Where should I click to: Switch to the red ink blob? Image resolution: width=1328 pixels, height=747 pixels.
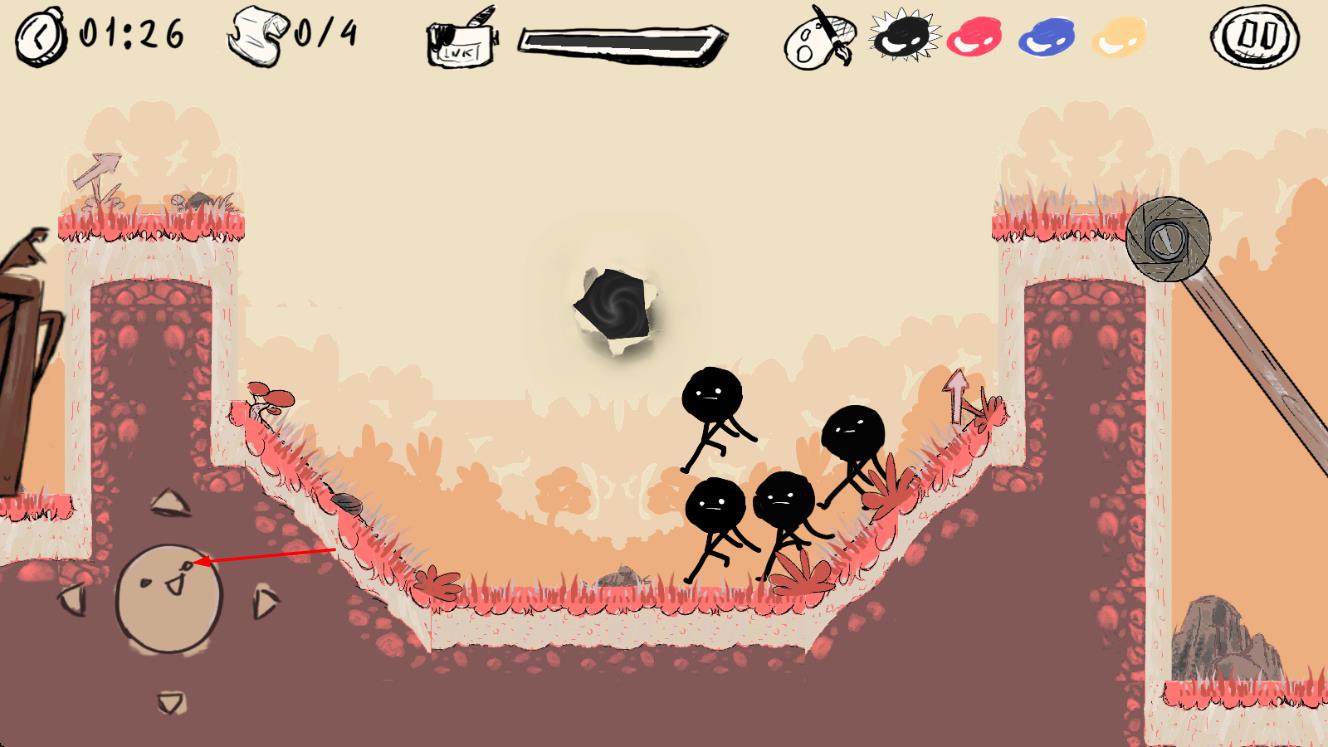pos(974,38)
